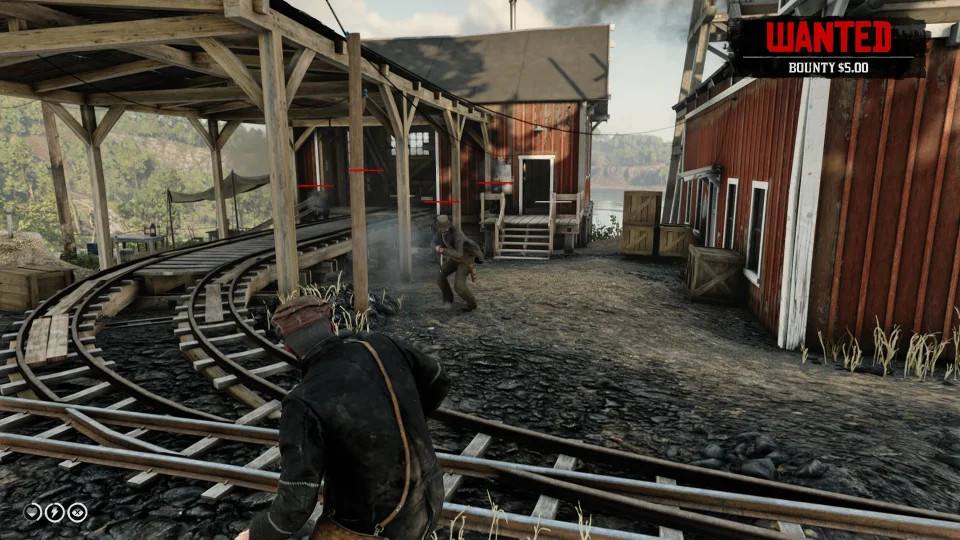
Task: Activate the Dead Eye core icon
Action: tap(77, 512)
